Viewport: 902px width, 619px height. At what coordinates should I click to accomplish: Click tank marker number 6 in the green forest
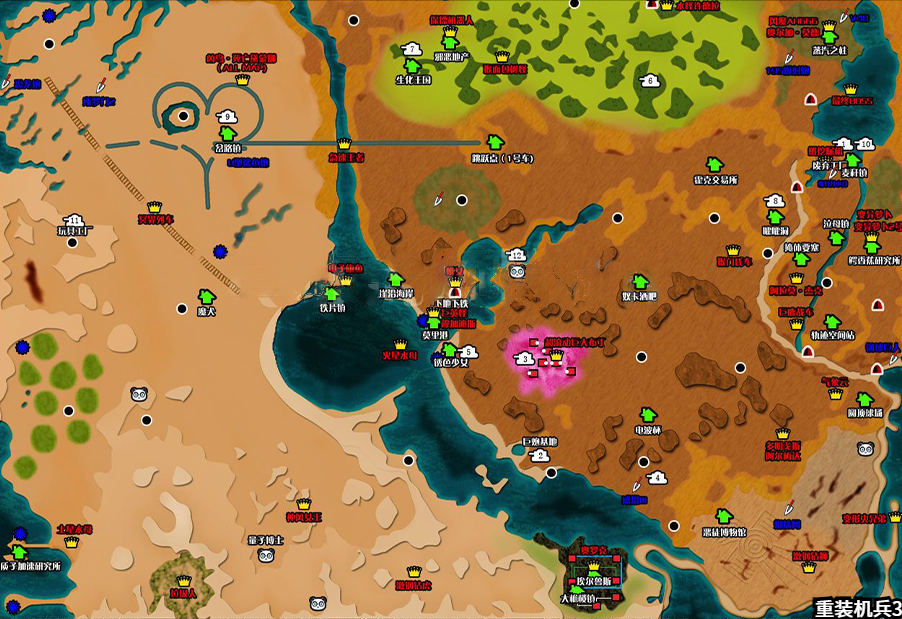[650, 81]
